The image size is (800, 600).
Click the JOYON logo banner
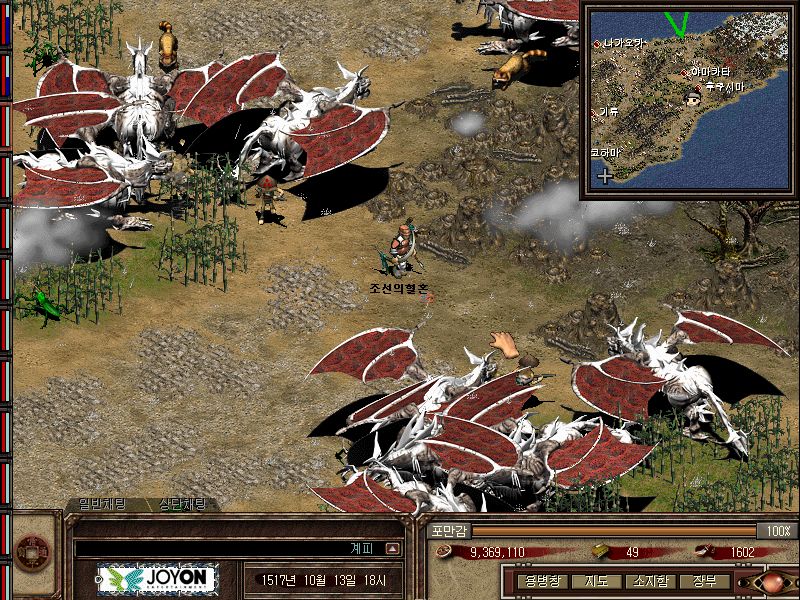157,580
